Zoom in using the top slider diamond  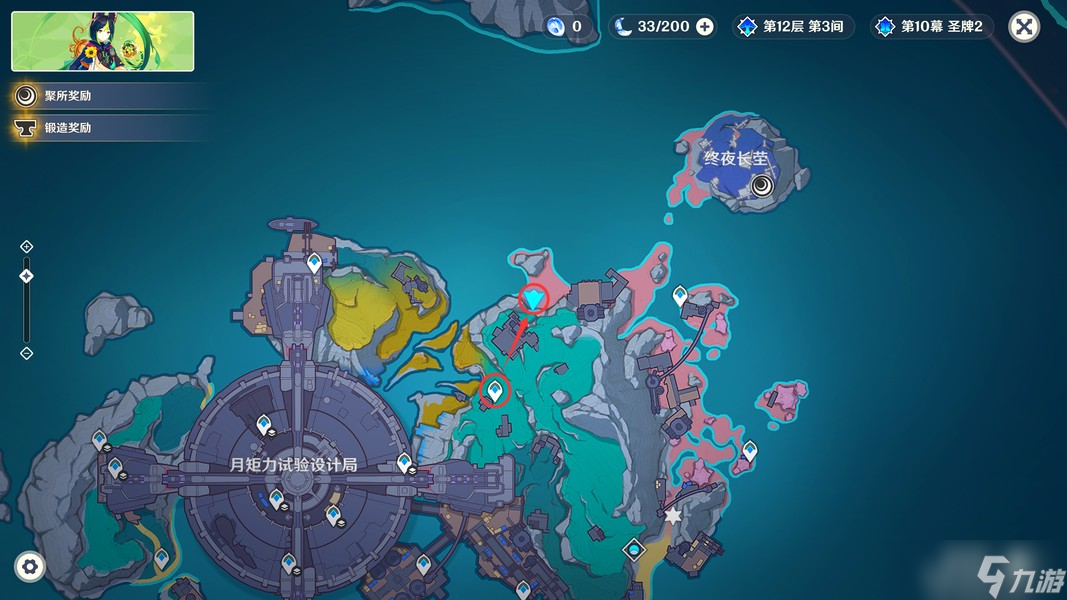coord(27,247)
